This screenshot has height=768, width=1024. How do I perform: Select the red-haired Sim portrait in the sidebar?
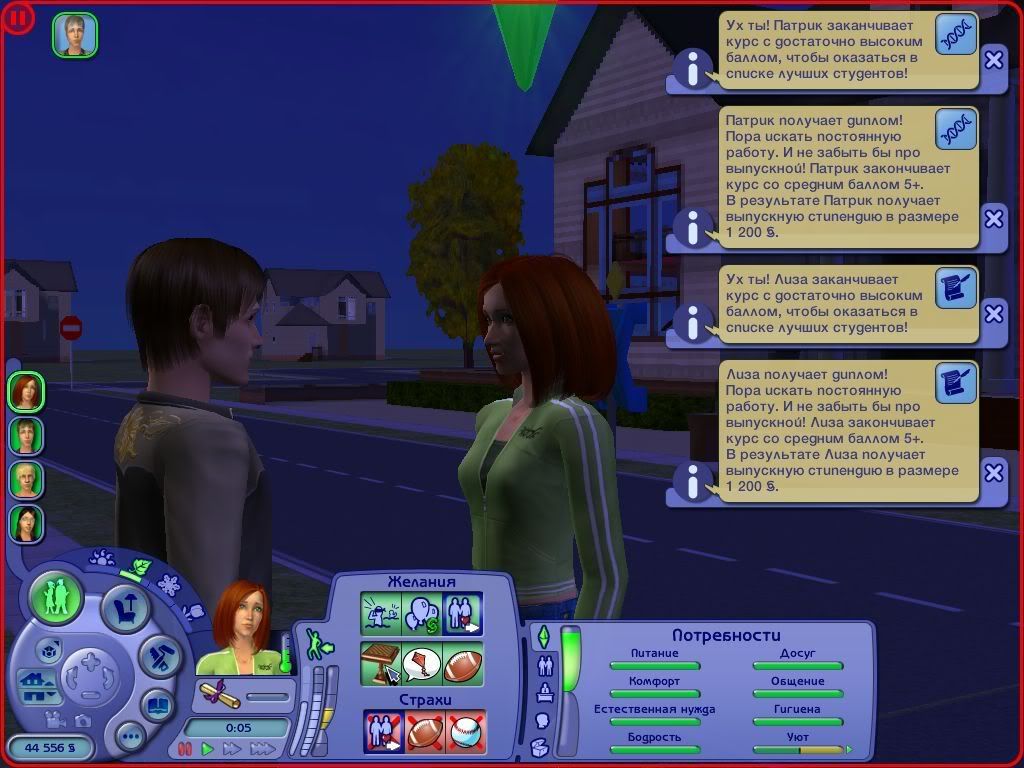tap(26, 391)
